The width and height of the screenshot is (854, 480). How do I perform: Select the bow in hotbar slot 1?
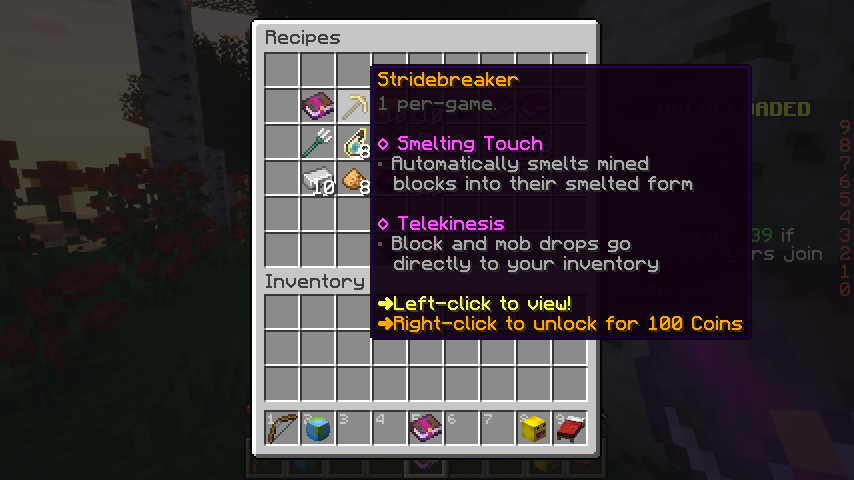click(282, 428)
